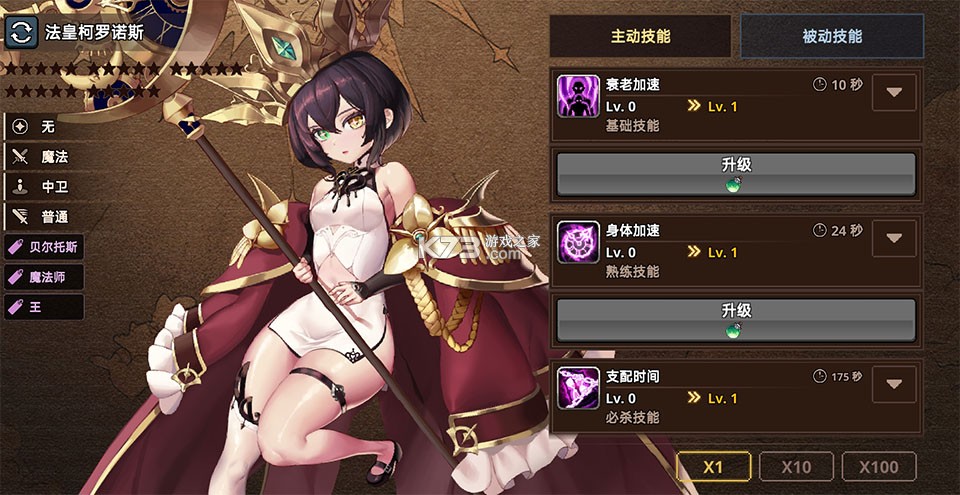Expand the 支配时间 skill details arrow
The height and width of the screenshot is (495, 960).
tap(894, 384)
